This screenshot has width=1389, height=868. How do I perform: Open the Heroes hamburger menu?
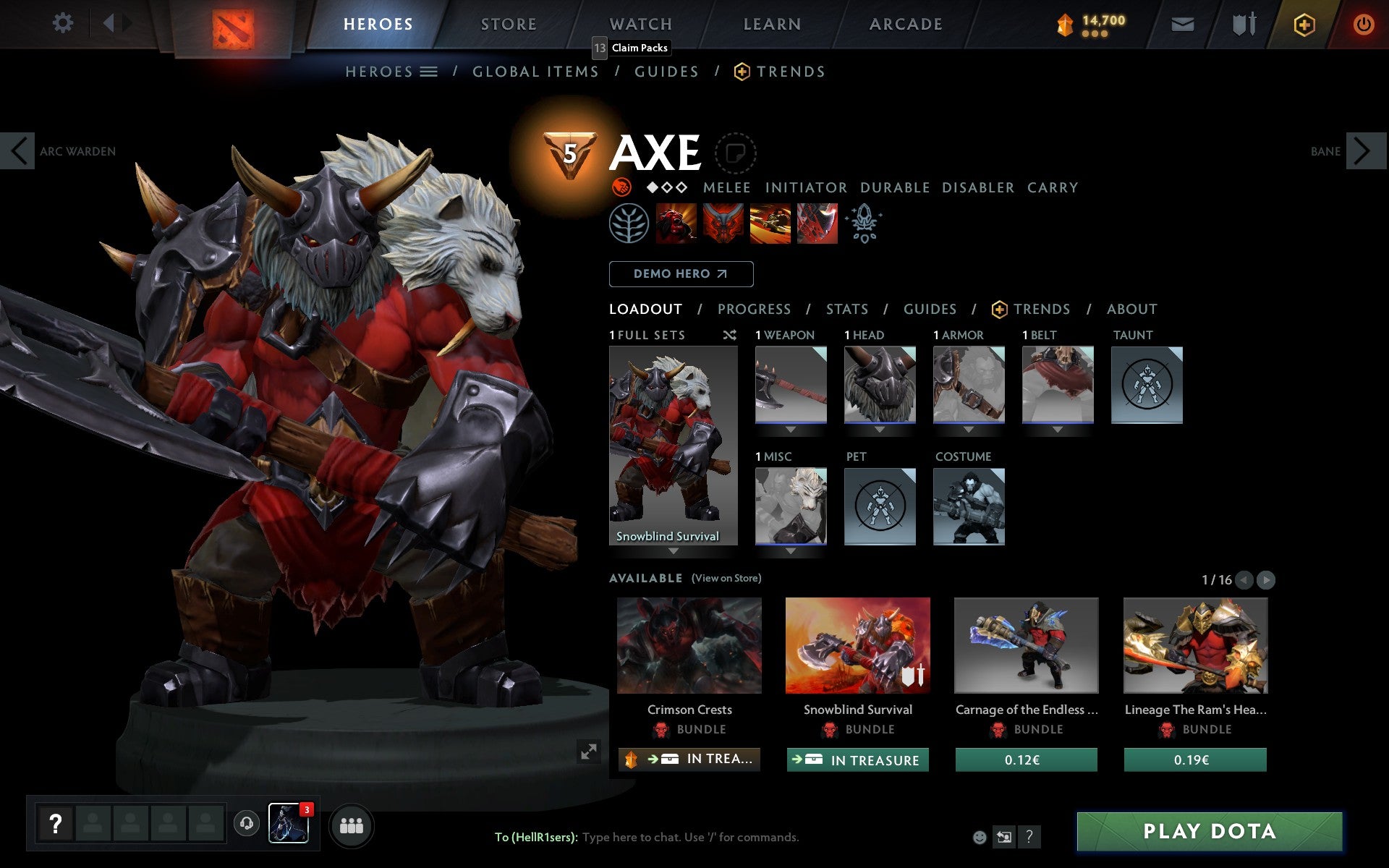point(428,72)
